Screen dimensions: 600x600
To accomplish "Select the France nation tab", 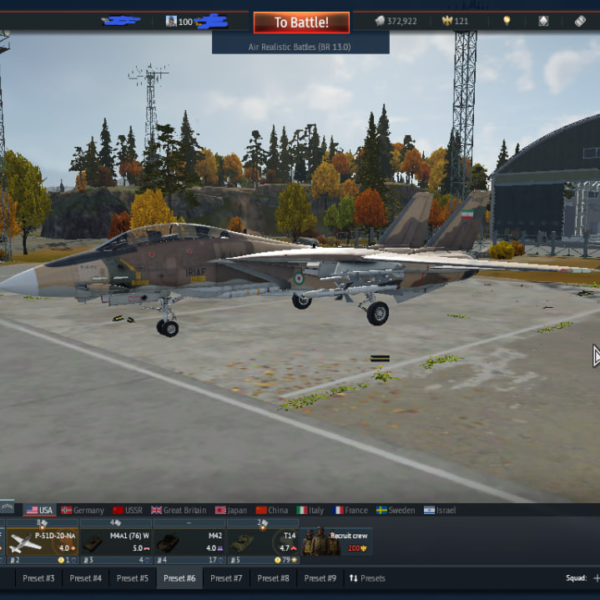I will 351,510.
